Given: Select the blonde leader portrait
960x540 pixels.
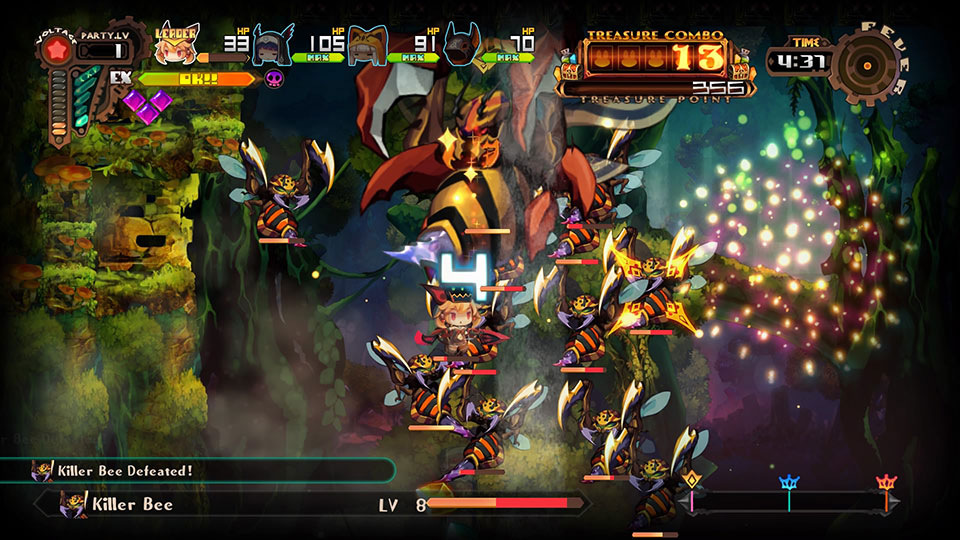Looking at the screenshot, I should coord(176,44).
